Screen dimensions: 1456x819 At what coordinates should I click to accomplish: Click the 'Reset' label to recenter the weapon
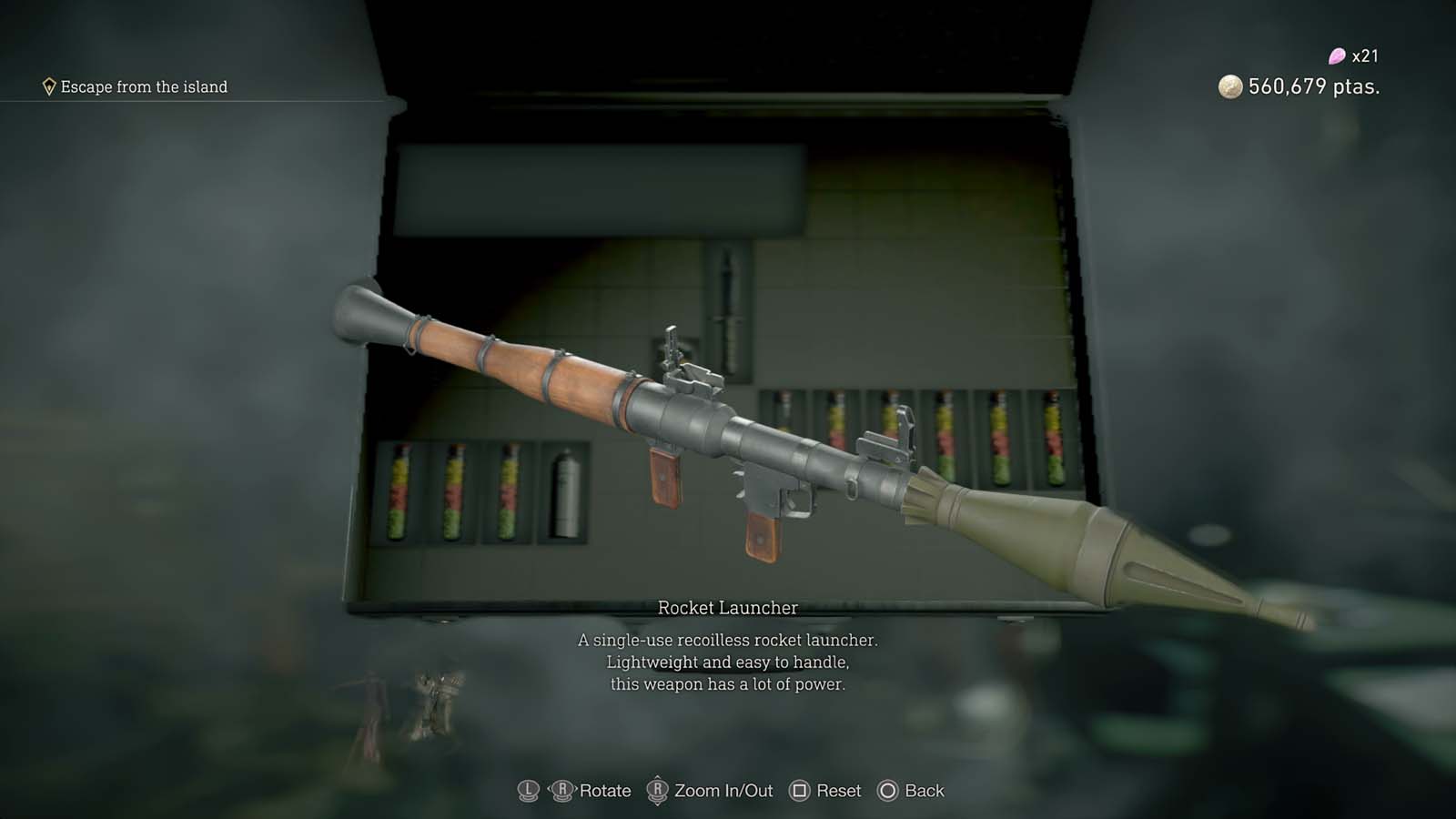tap(837, 791)
